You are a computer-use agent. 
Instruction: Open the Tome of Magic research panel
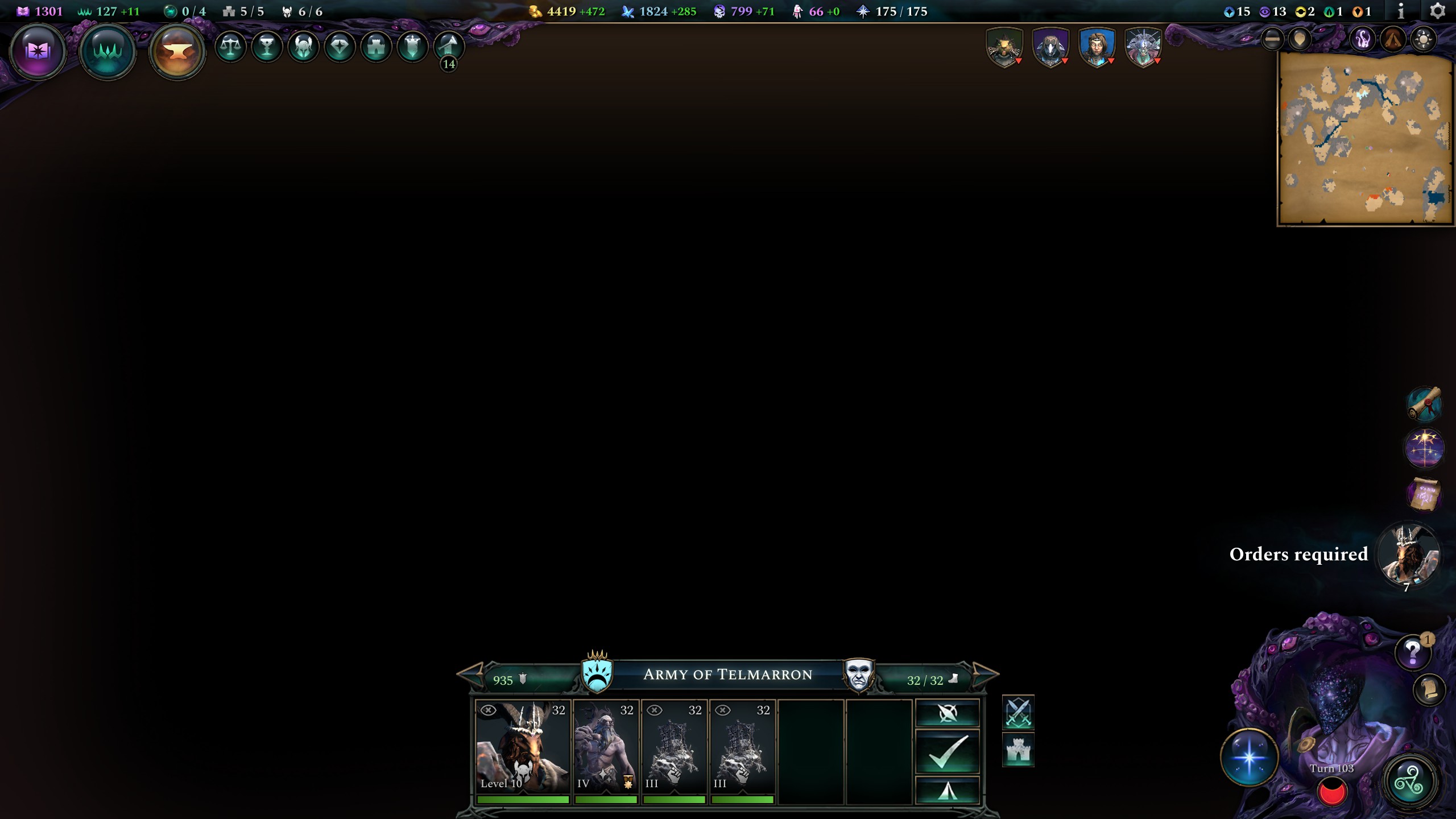point(38,50)
